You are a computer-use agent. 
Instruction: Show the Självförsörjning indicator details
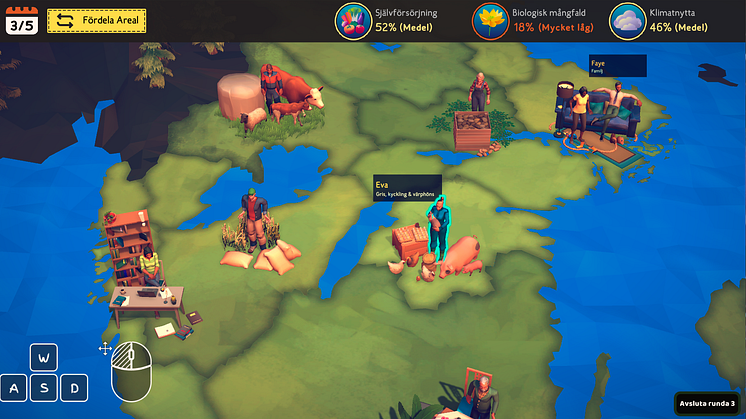(353, 20)
